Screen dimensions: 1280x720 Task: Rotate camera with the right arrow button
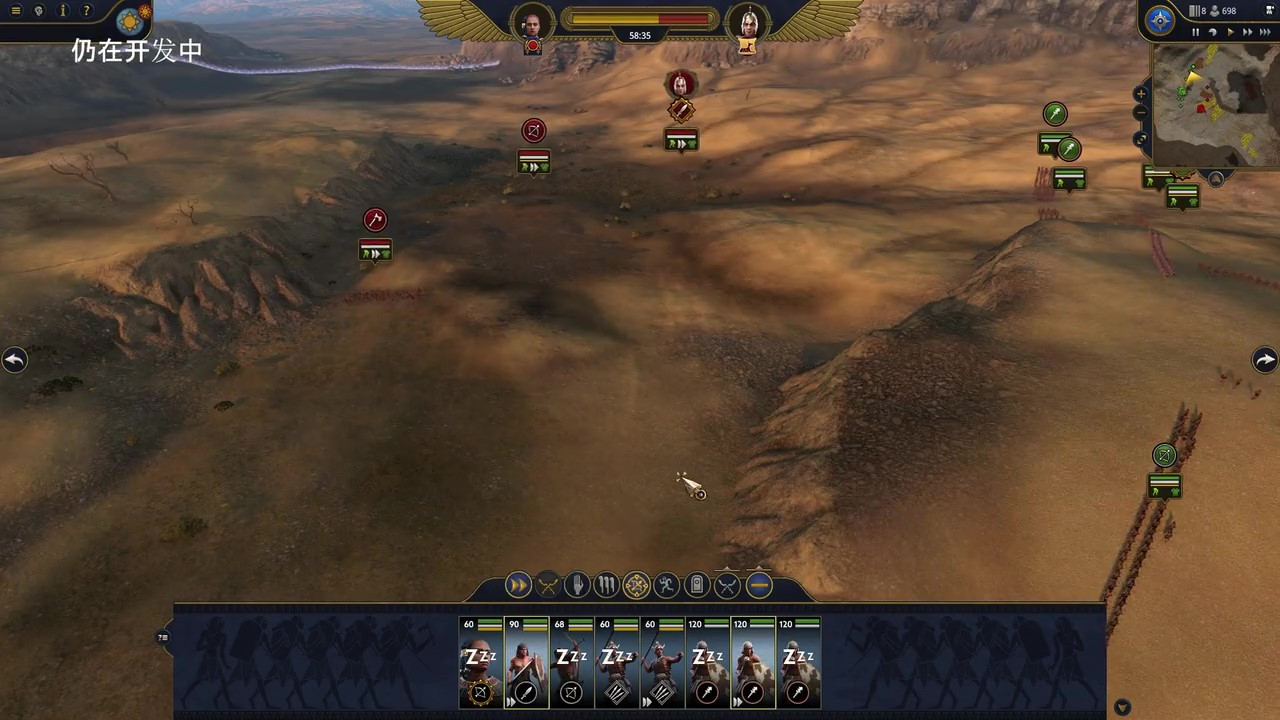pos(1265,360)
